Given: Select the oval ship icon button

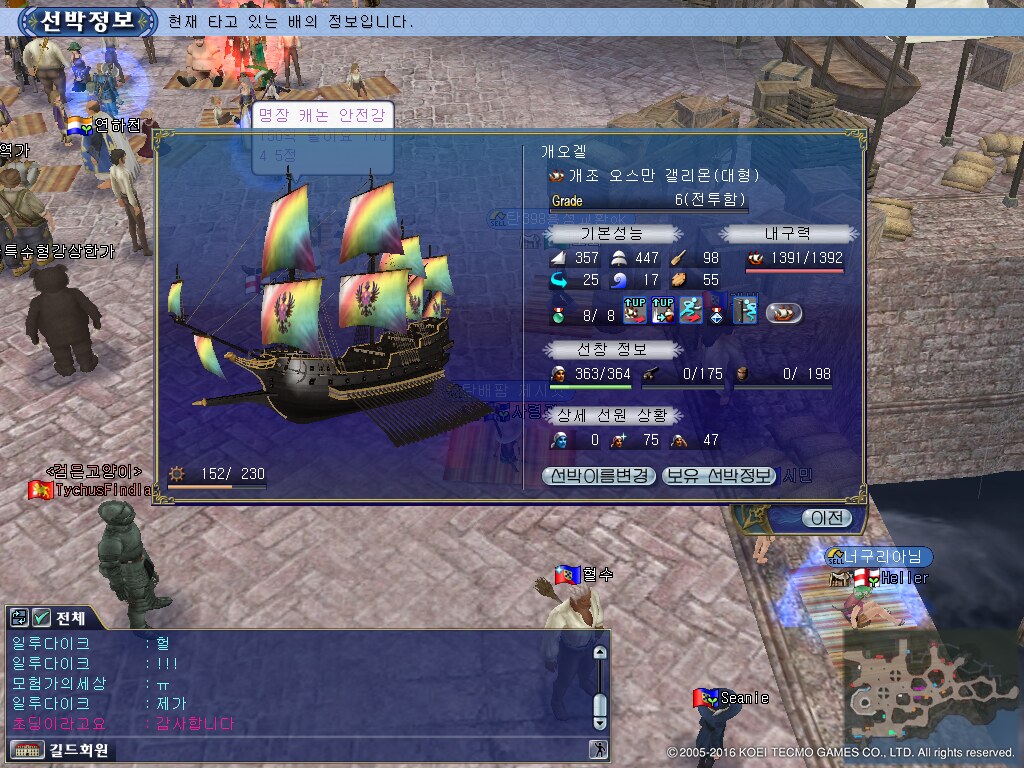Looking at the screenshot, I should coord(784,313).
